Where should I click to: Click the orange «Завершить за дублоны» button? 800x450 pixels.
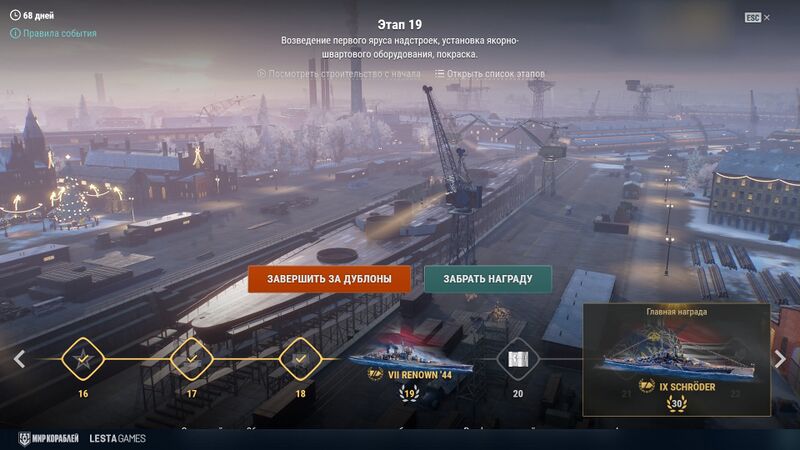pyautogui.click(x=329, y=279)
